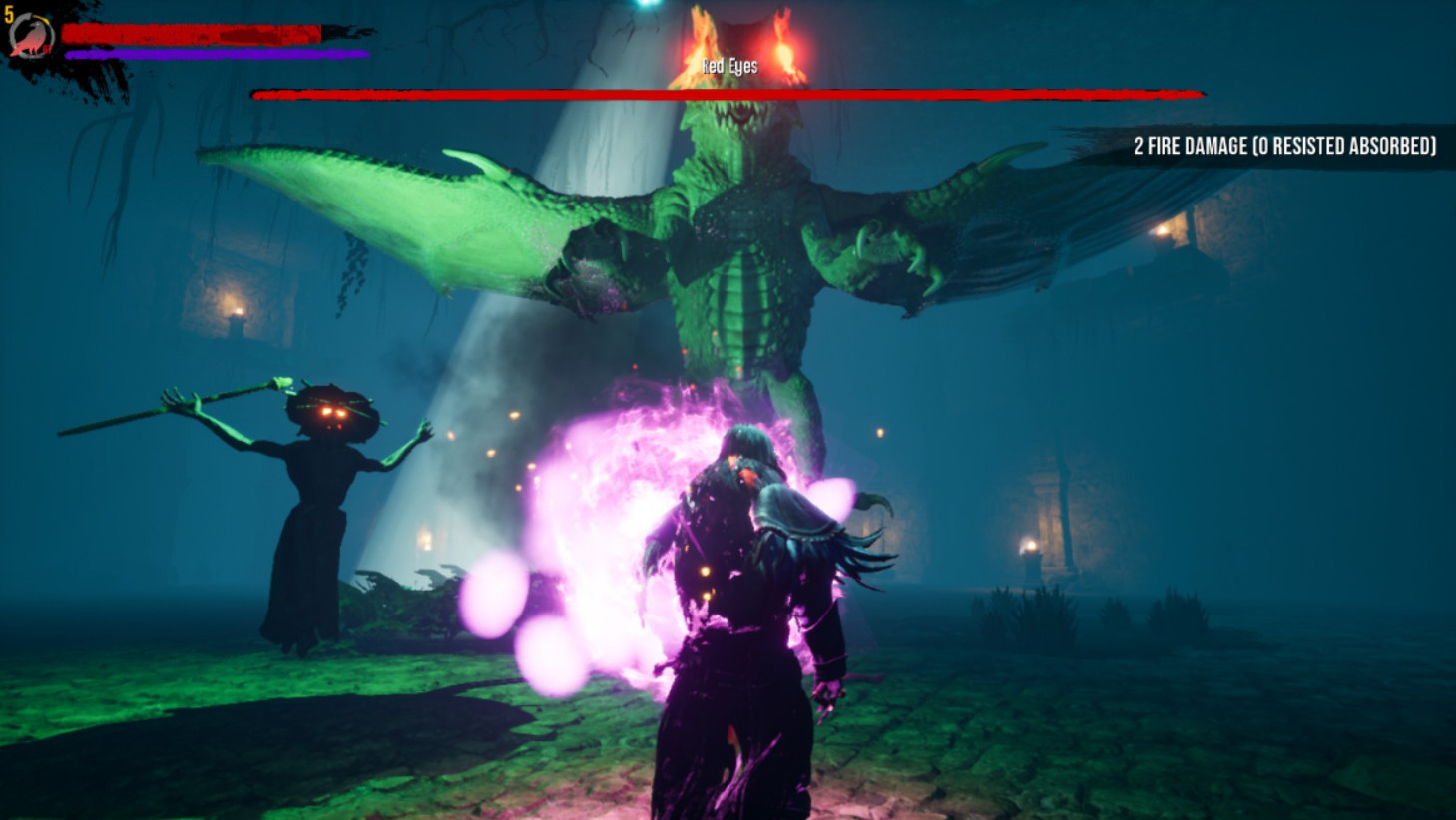Click the Red Eyes boss nameplate
Image resolution: width=1456 pixels, height=820 pixels.
point(728,67)
